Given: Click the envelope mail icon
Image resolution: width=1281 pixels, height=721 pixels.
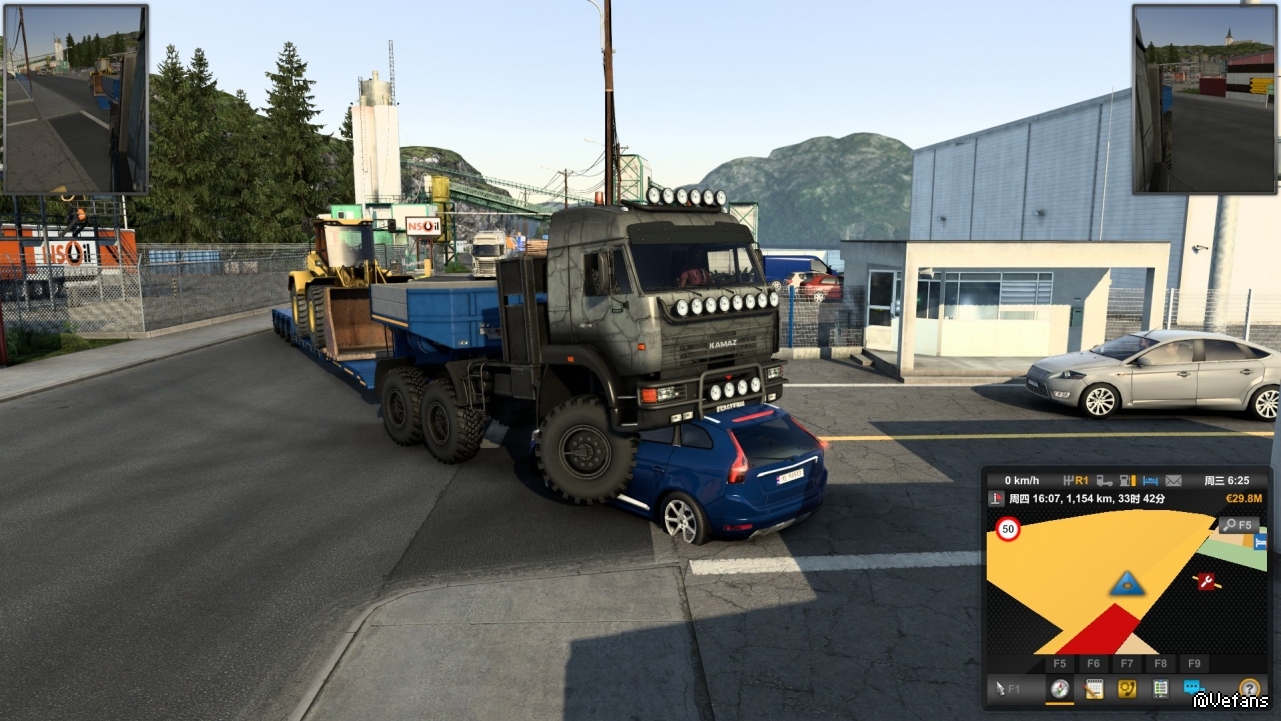Looking at the screenshot, I should [1173, 480].
